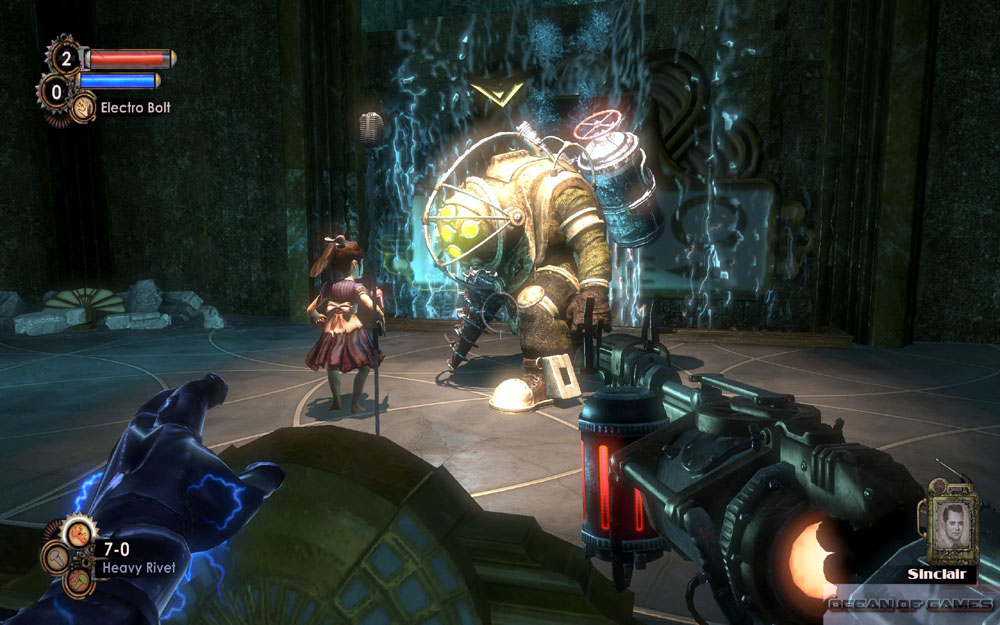
Task: Choose the glowing selected ammo type icon
Action: [76, 535]
